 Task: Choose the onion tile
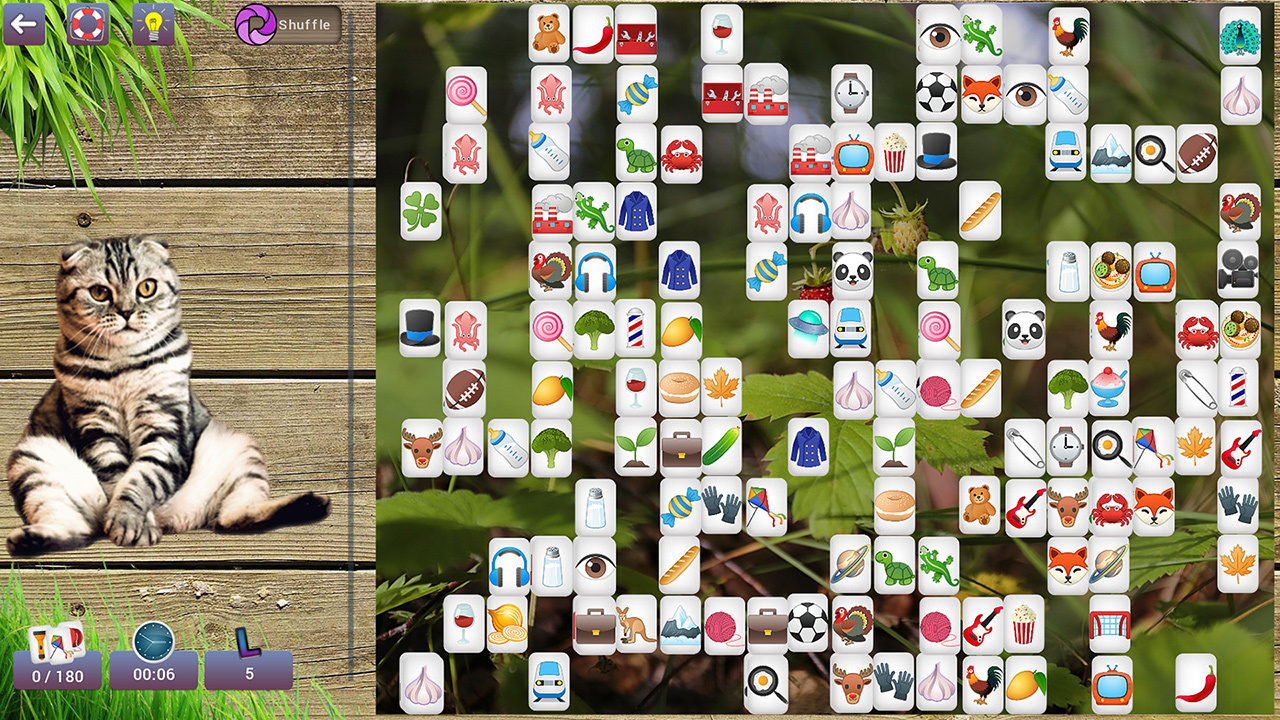[507, 624]
